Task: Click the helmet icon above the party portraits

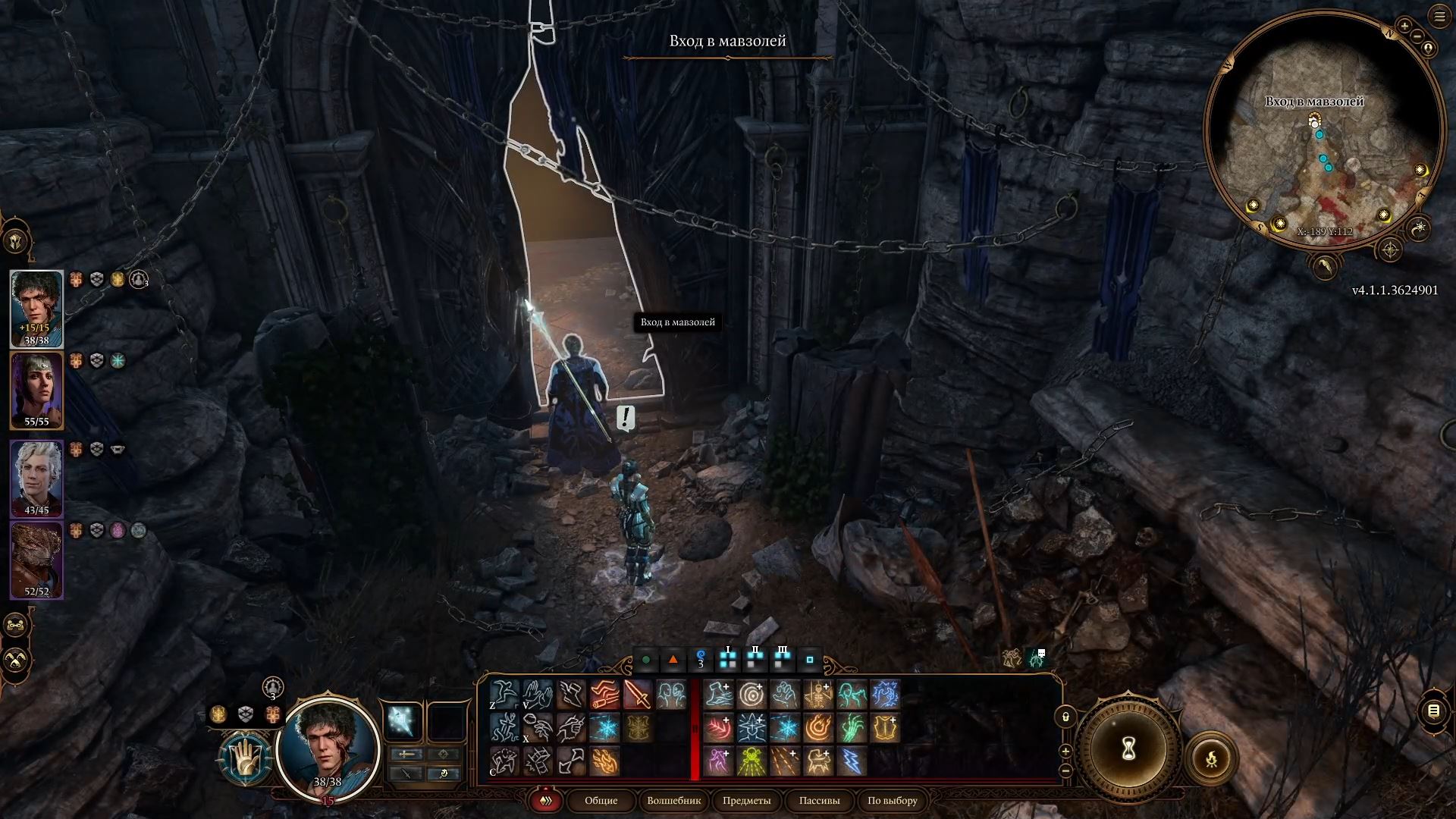Action: coord(15,241)
